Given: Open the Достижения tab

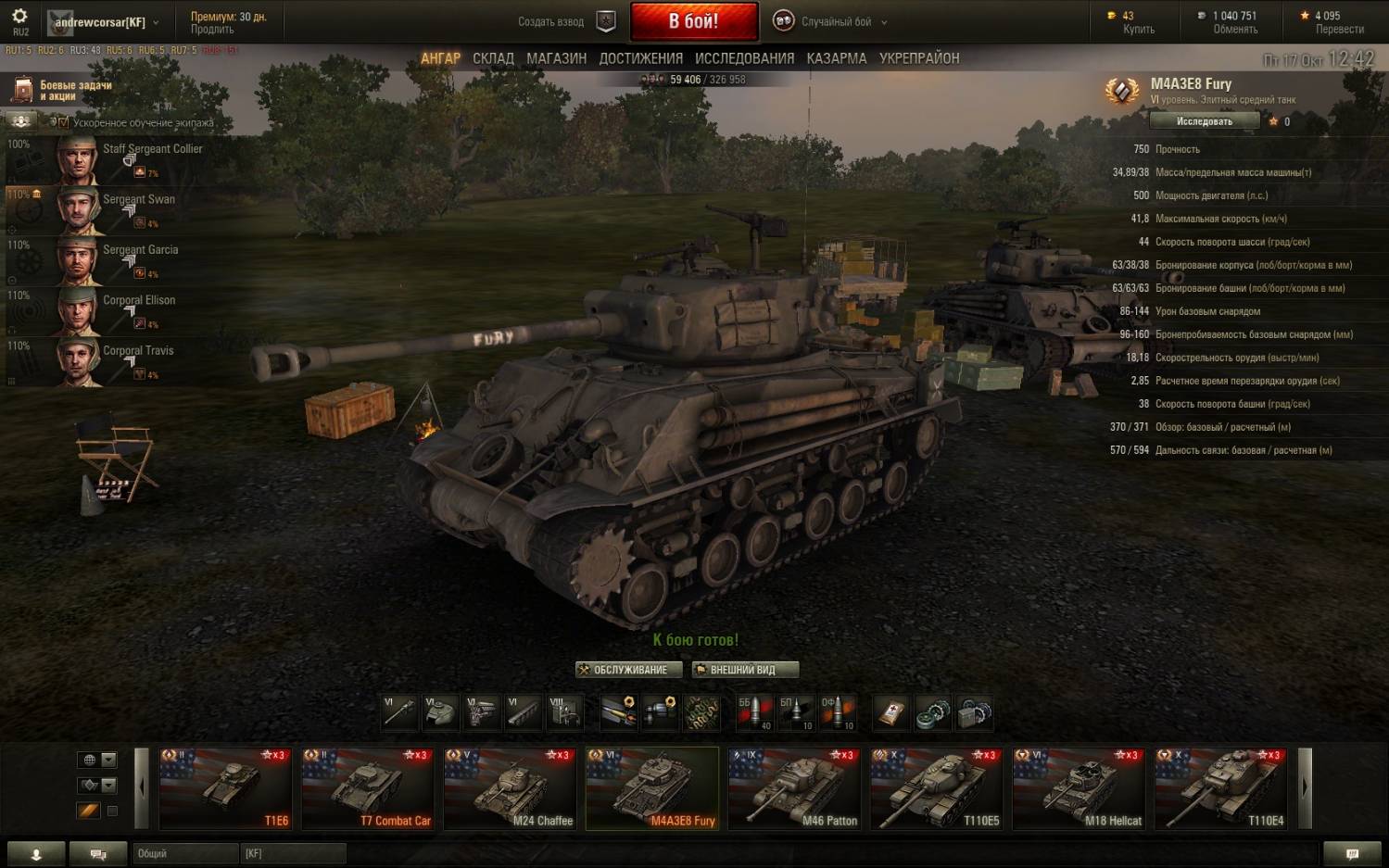Looking at the screenshot, I should [640, 58].
